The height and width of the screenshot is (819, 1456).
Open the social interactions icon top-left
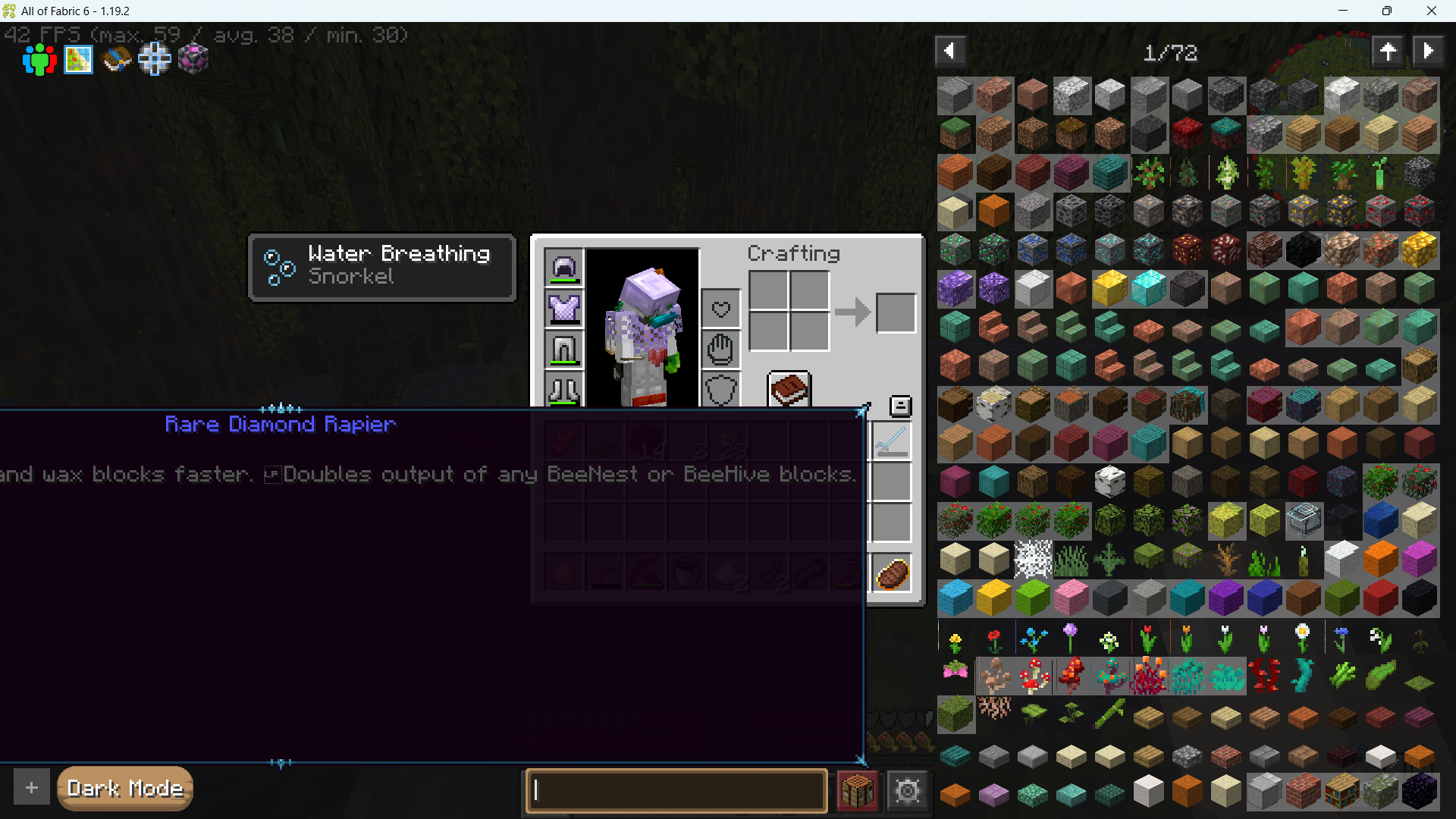coord(39,60)
